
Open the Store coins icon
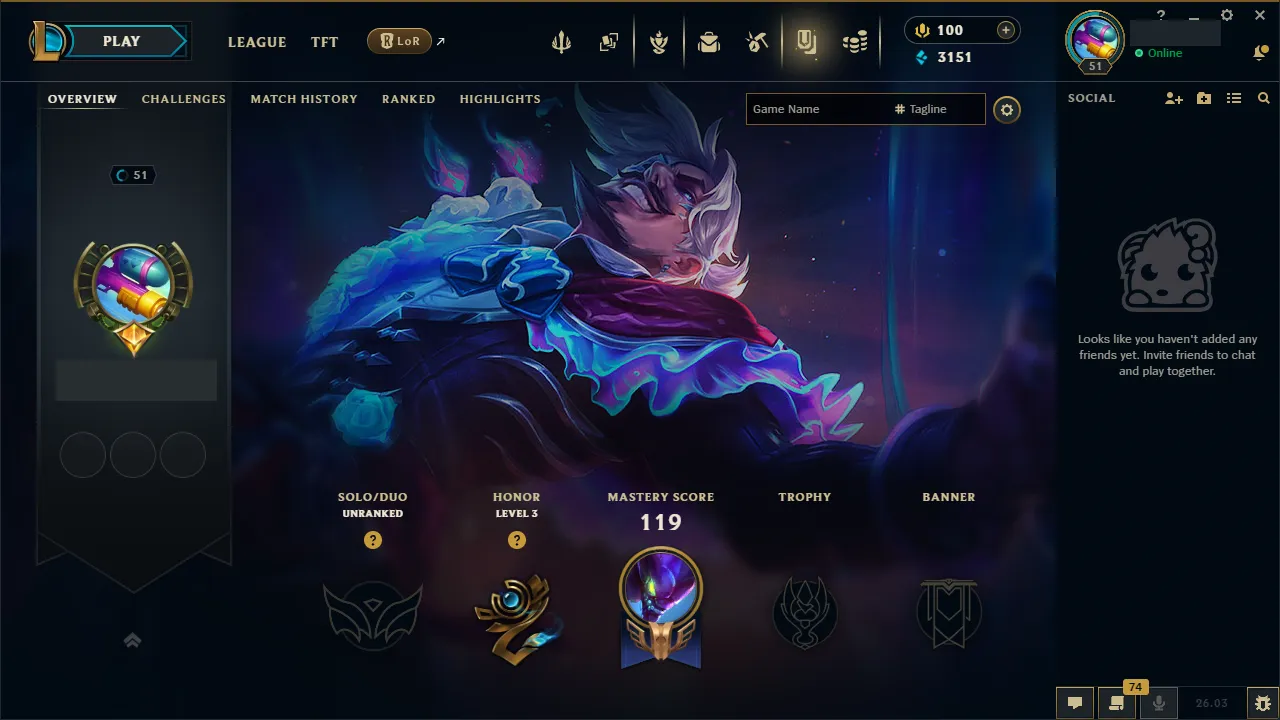pyautogui.click(x=855, y=40)
